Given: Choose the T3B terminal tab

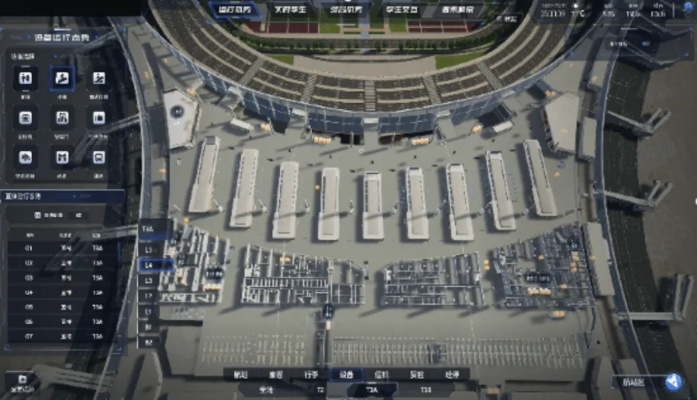Looking at the screenshot, I should pos(425,389).
